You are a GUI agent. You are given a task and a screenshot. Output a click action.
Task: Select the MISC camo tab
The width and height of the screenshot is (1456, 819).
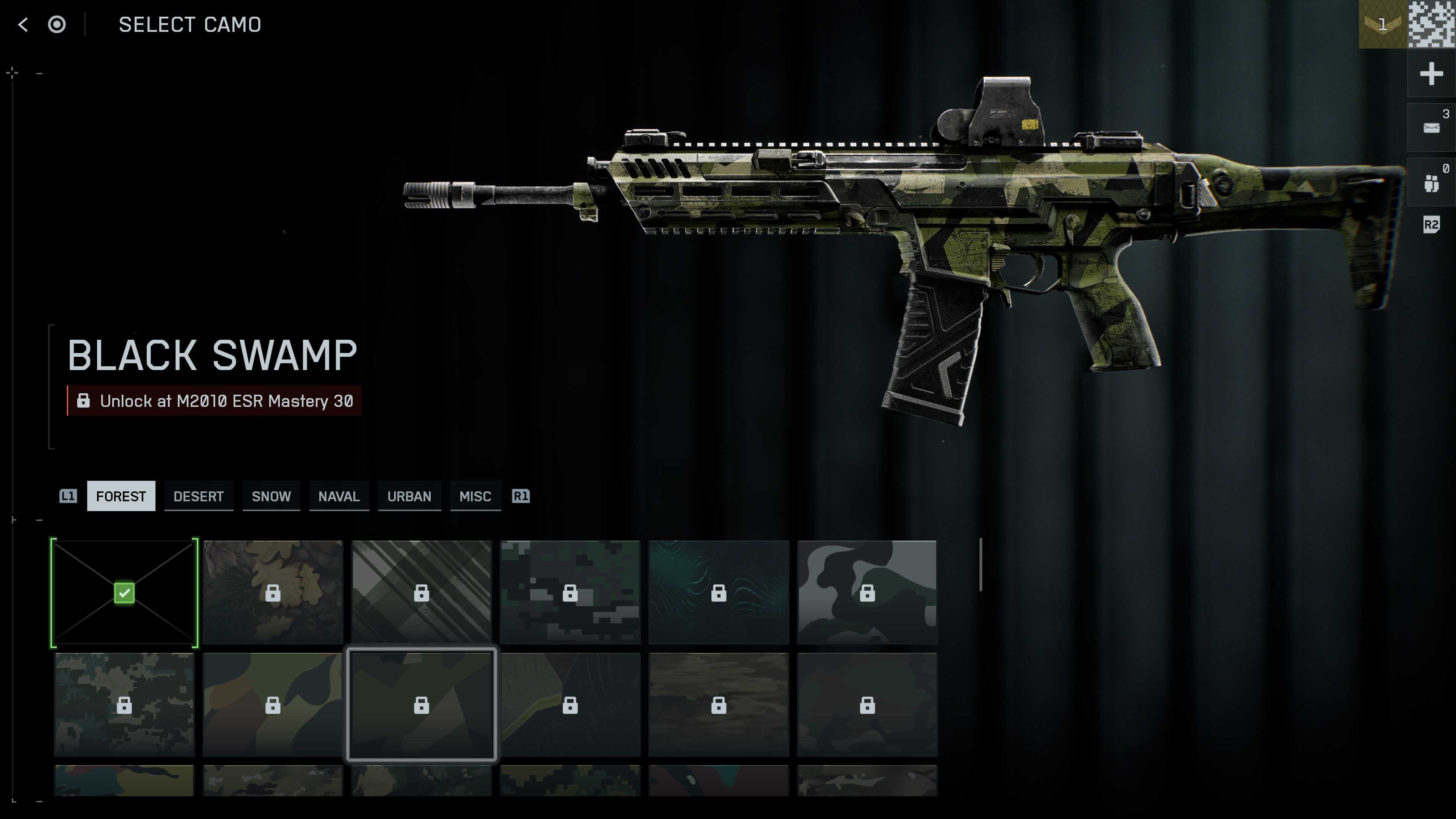(475, 496)
